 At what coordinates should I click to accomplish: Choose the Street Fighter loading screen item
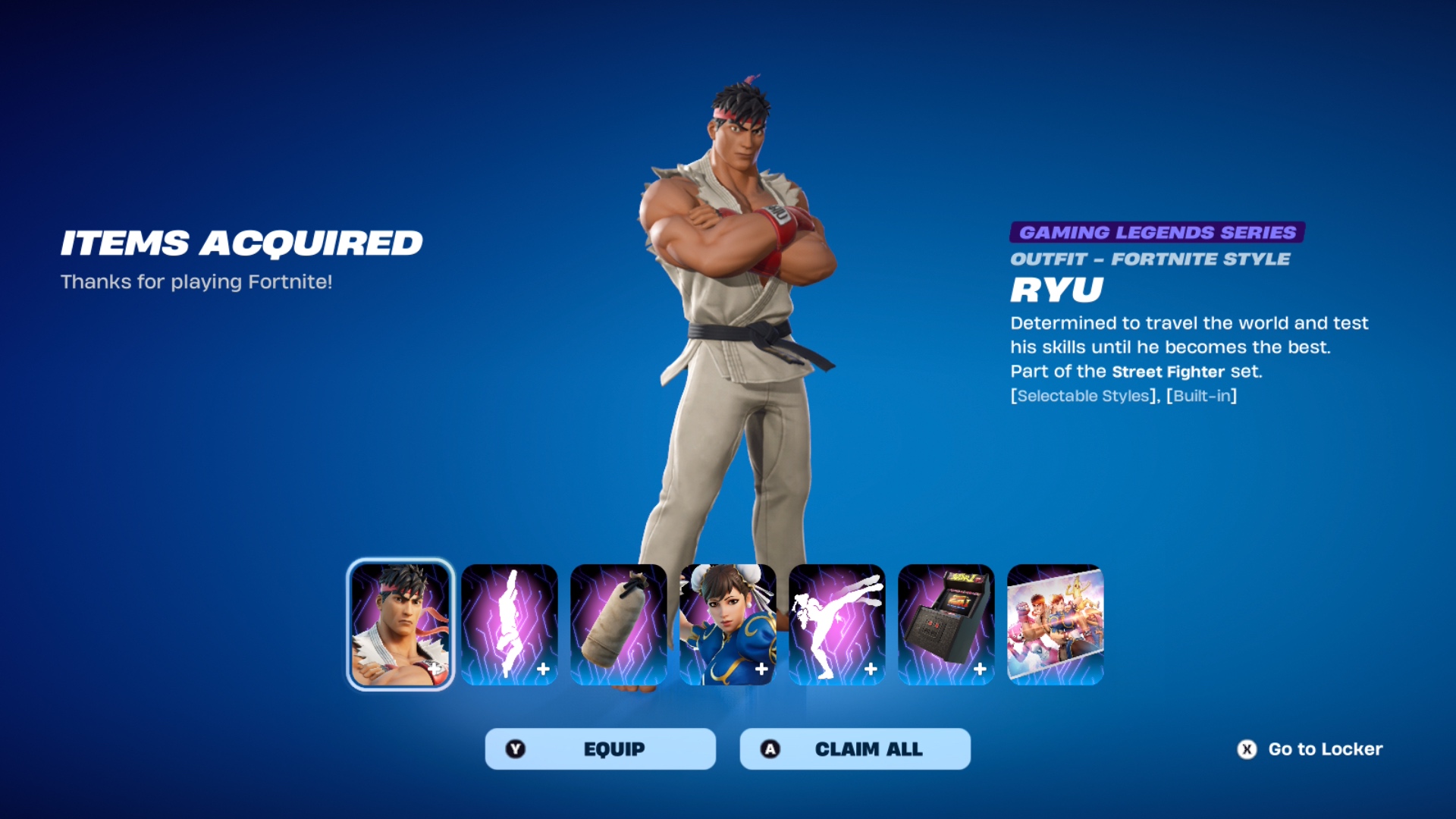(1056, 625)
